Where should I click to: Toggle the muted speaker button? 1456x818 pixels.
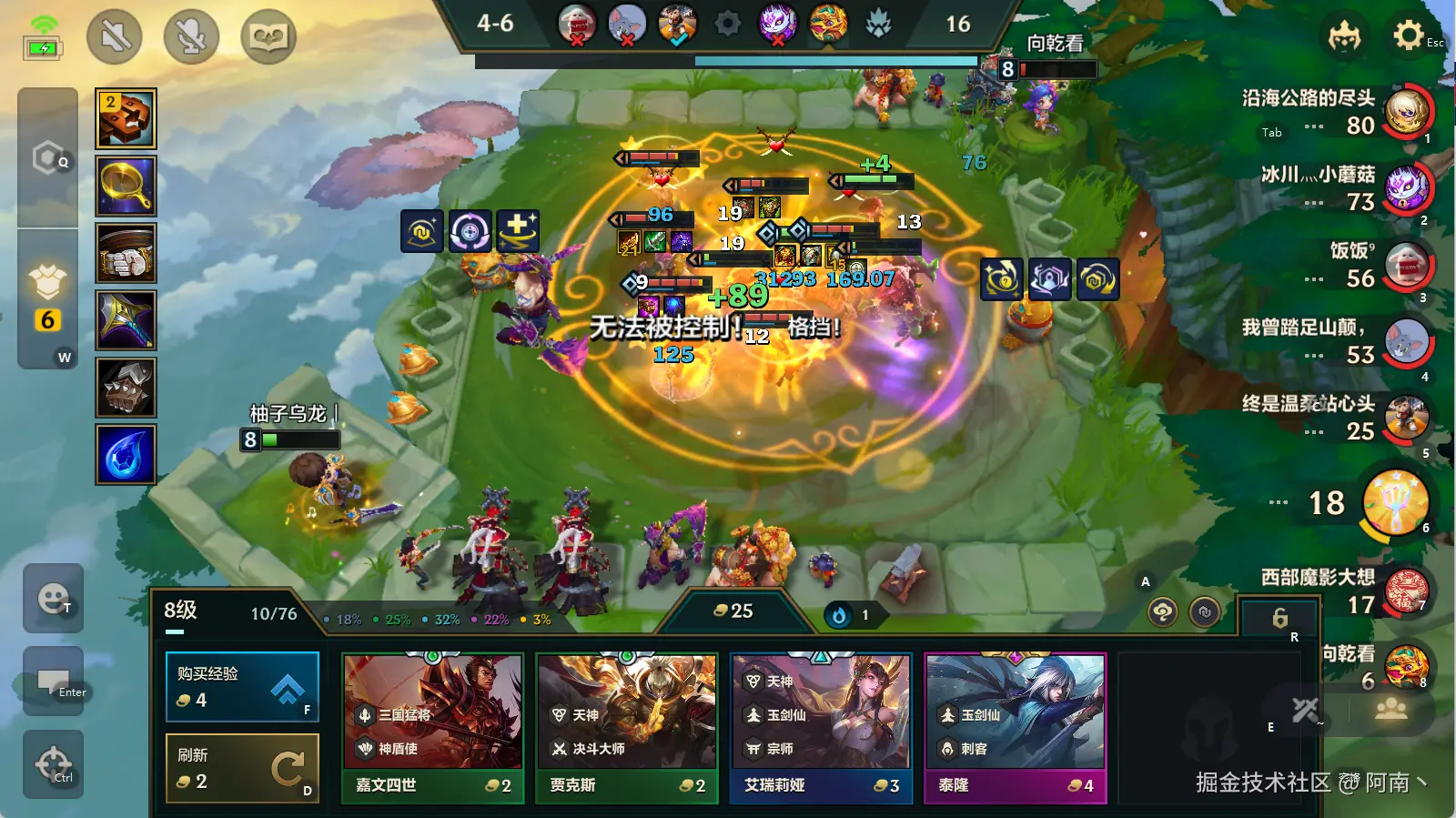tap(115, 36)
